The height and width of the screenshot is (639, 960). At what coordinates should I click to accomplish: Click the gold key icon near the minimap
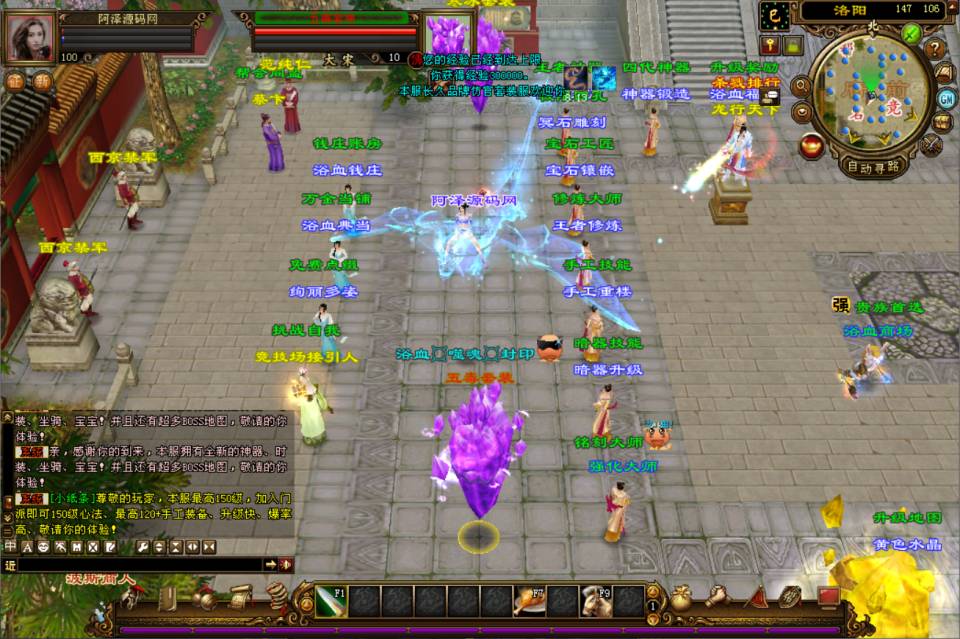[x=769, y=44]
